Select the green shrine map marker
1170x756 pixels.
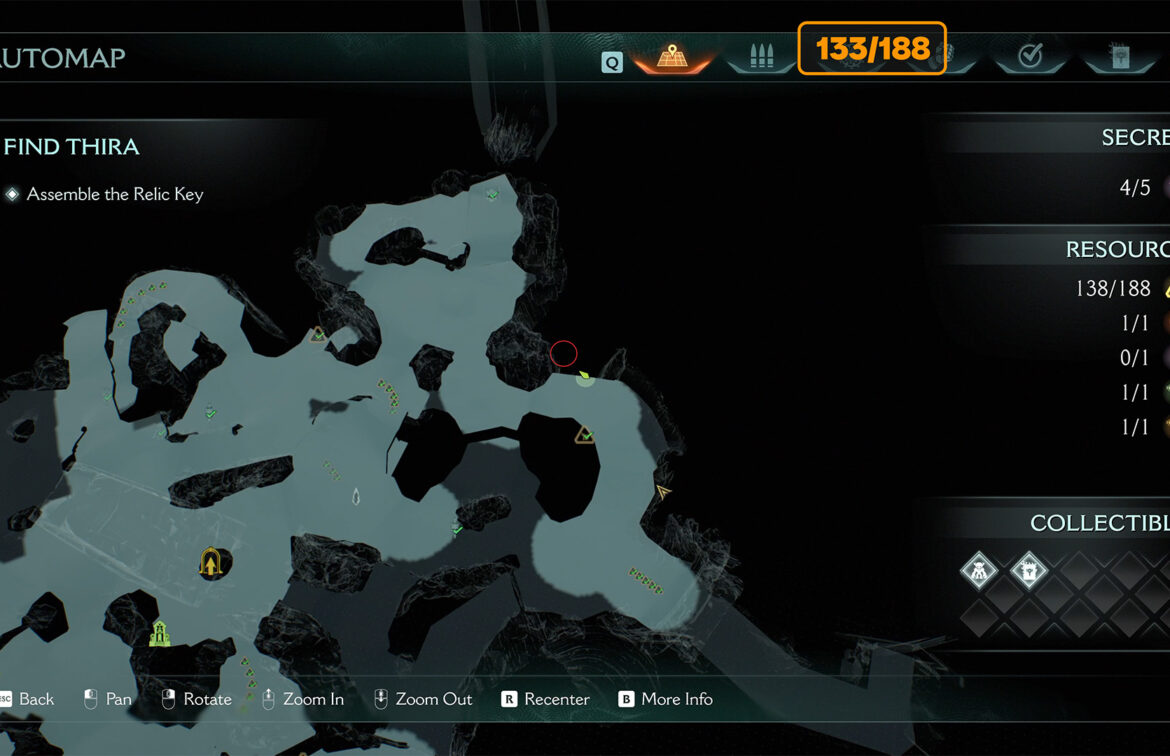(158, 634)
